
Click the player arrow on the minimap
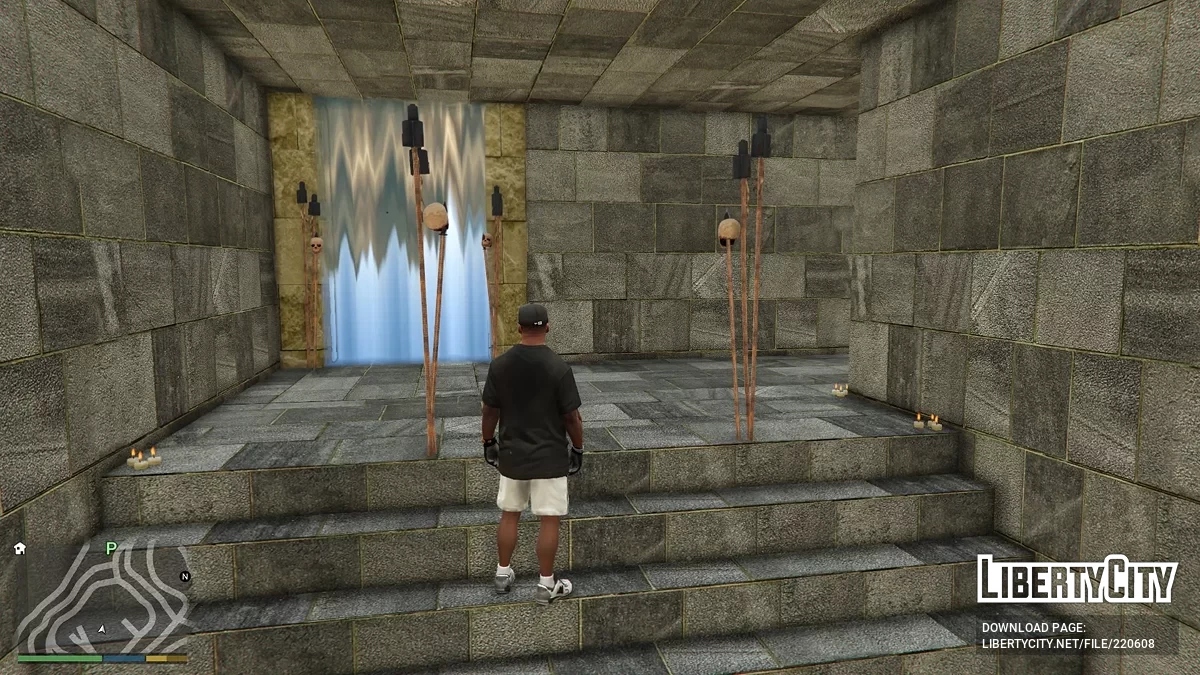(x=102, y=628)
